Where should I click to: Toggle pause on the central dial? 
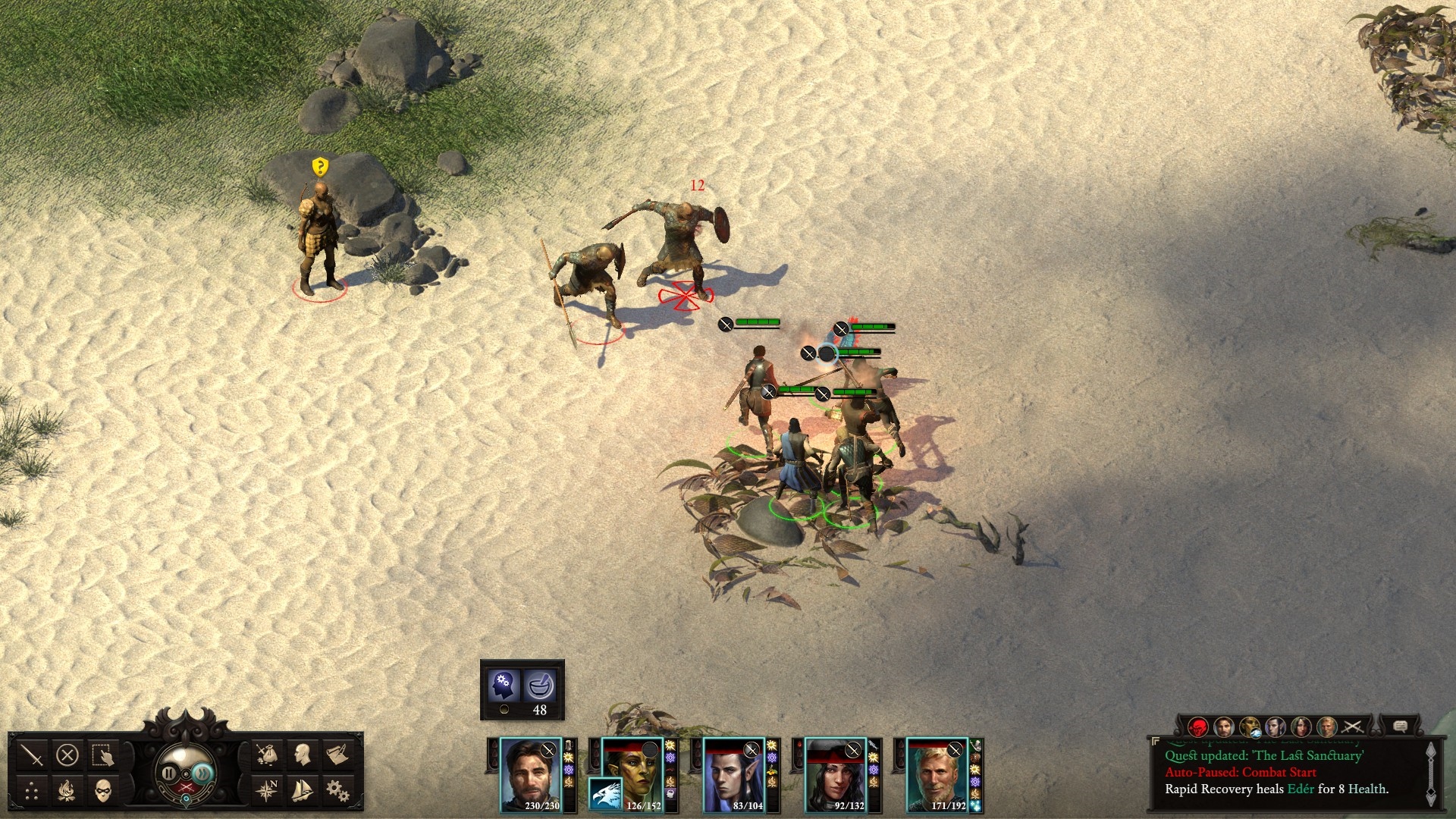(x=168, y=773)
